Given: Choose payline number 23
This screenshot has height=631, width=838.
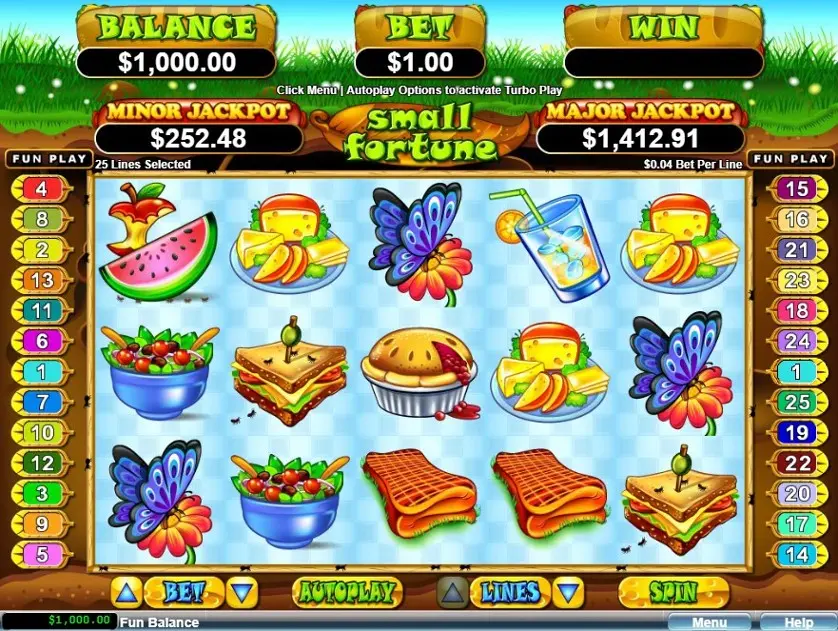Looking at the screenshot, I should pyautogui.click(x=796, y=281).
